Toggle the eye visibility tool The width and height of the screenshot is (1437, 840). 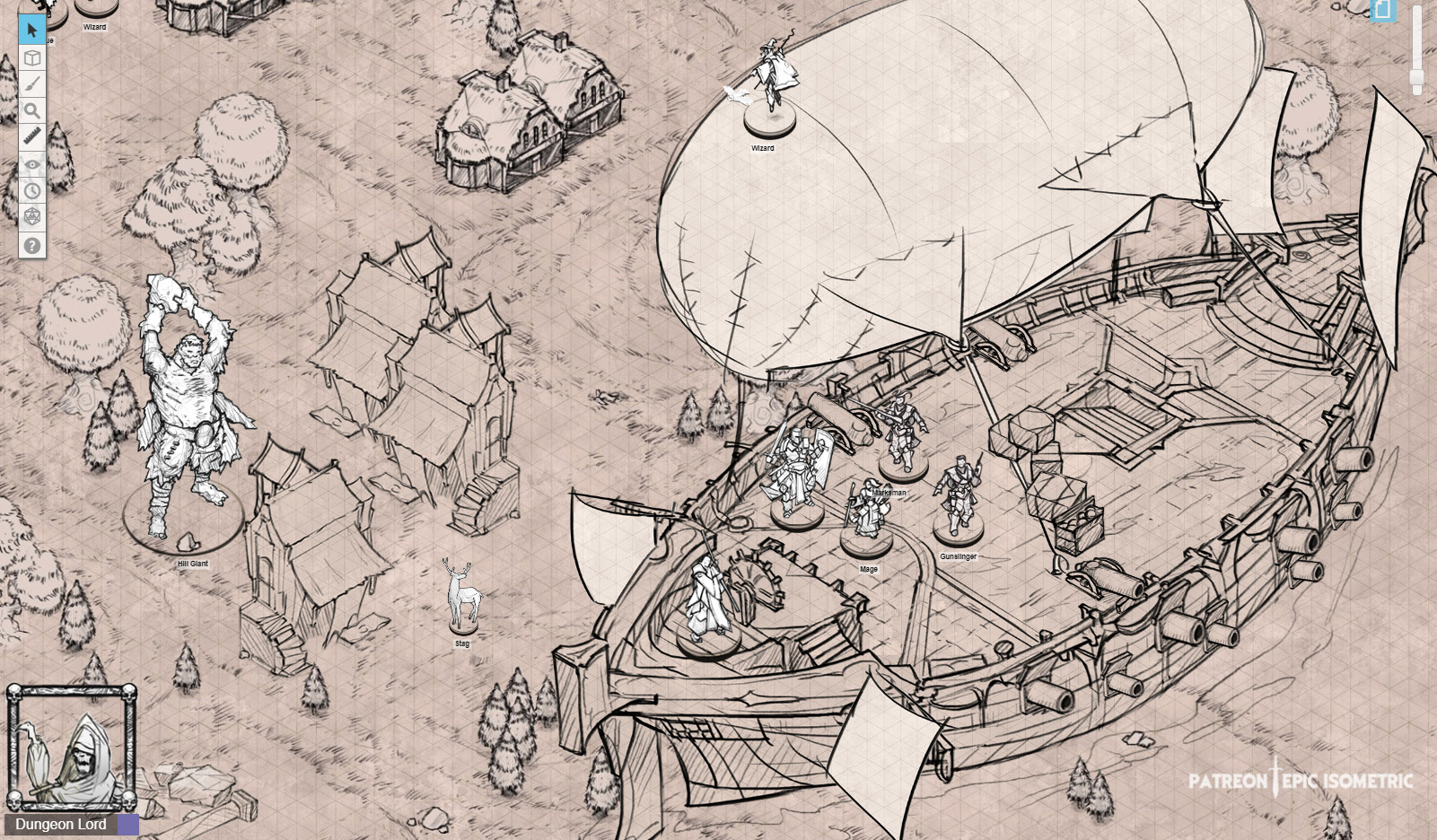click(x=31, y=164)
